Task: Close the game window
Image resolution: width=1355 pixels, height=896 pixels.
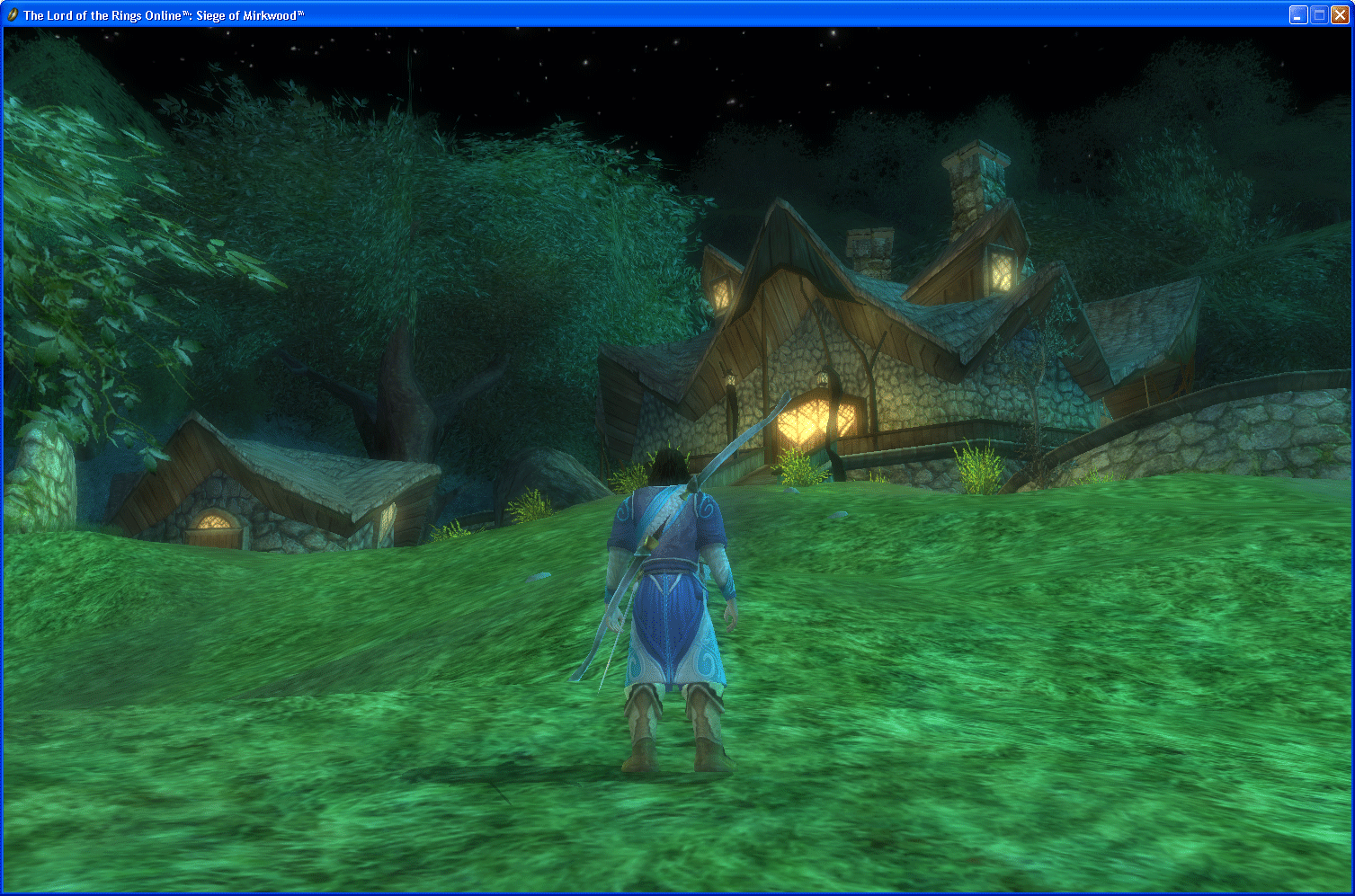Action: pos(1340,14)
